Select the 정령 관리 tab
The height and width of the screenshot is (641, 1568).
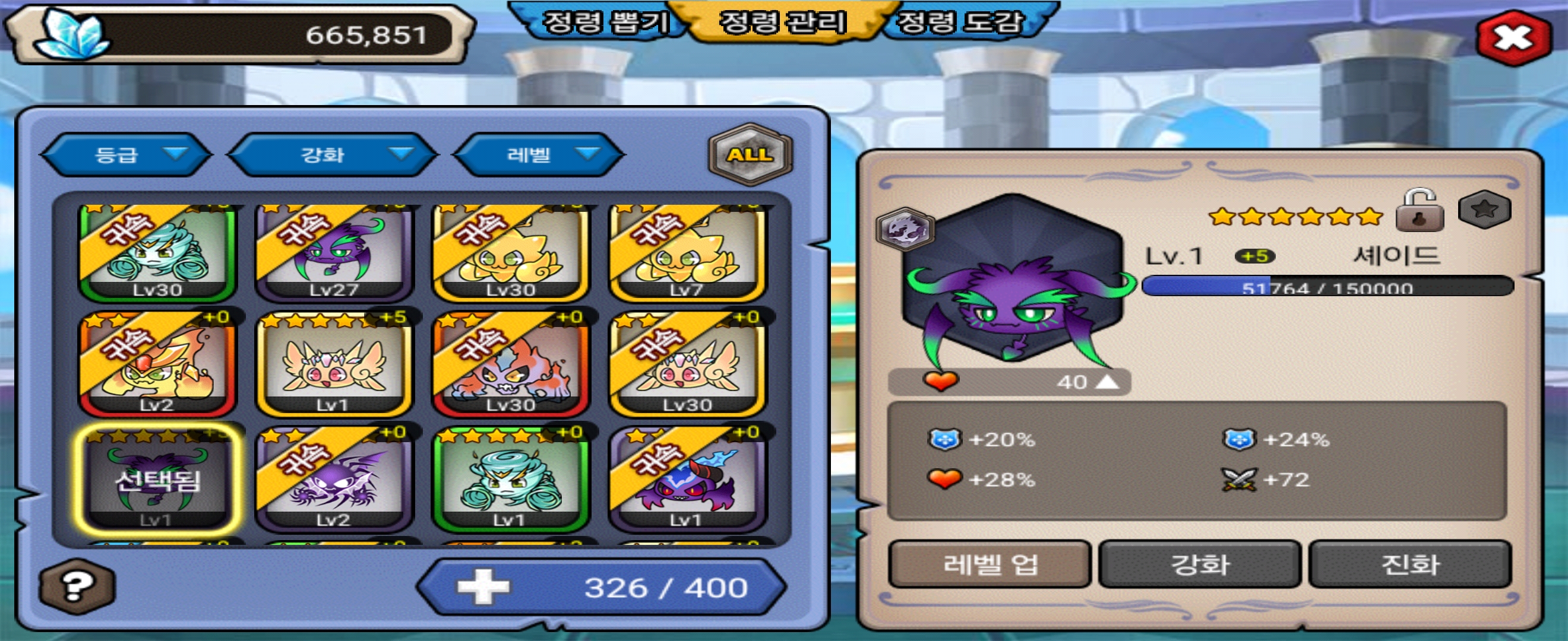pyautogui.click(x=783, y=23)
